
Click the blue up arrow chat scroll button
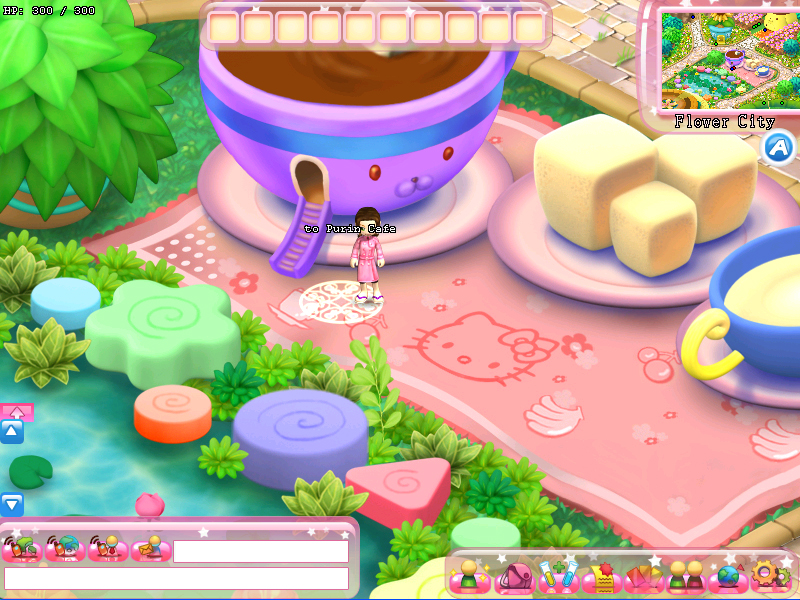coord(12,432)
